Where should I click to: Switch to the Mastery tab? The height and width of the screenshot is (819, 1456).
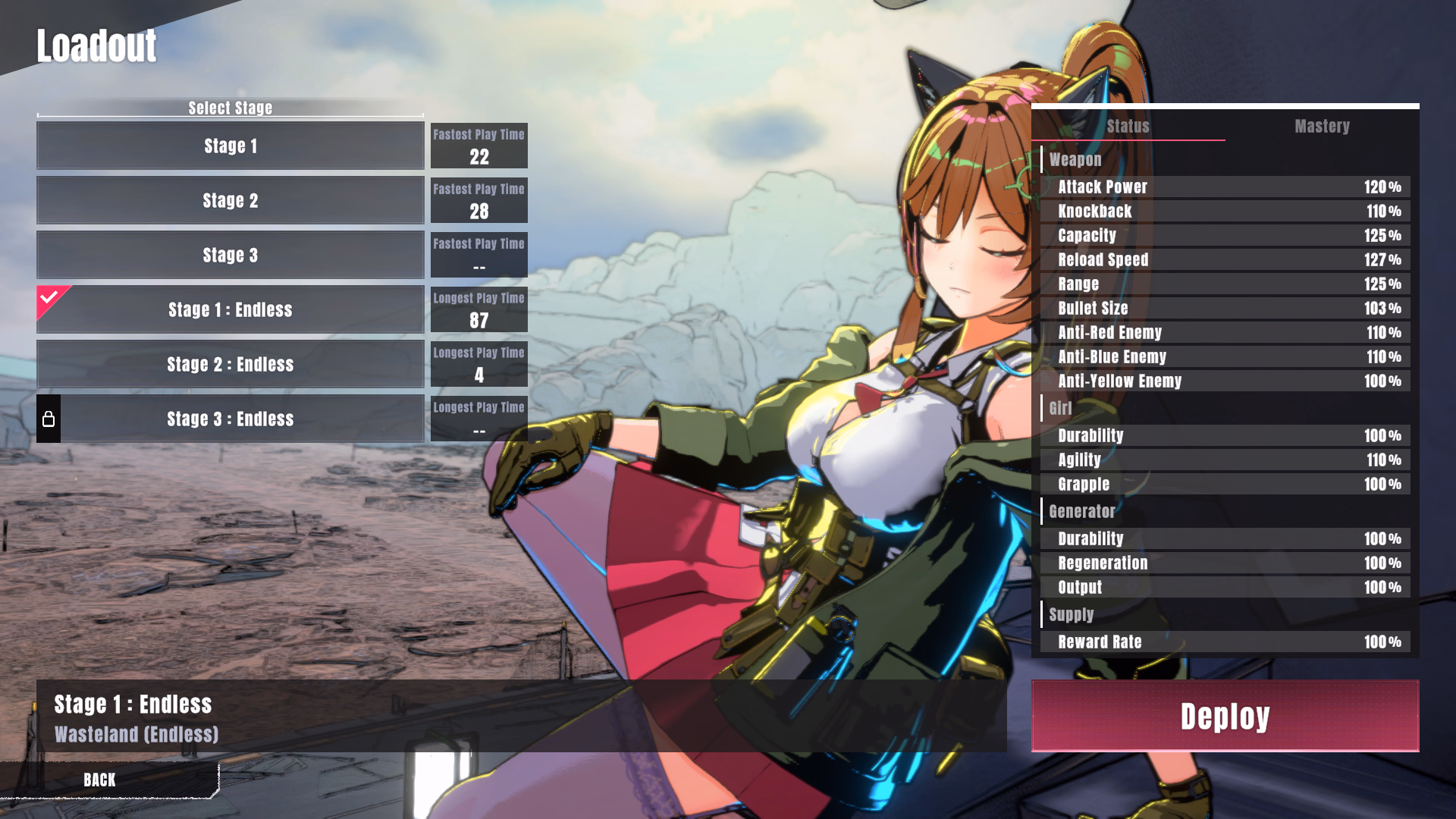(1322, 126)
